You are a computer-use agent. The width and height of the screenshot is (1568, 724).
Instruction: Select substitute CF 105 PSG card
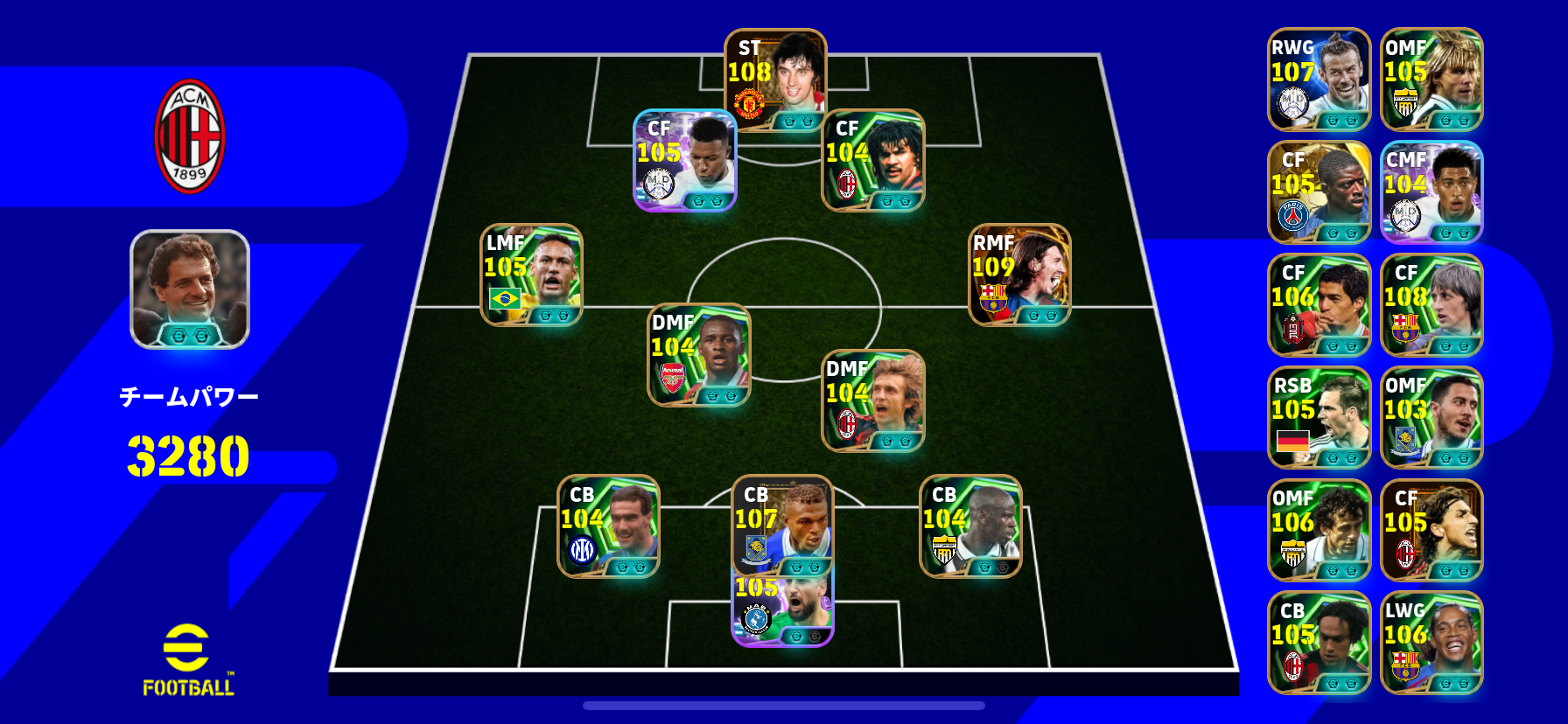coord(1319,192)
